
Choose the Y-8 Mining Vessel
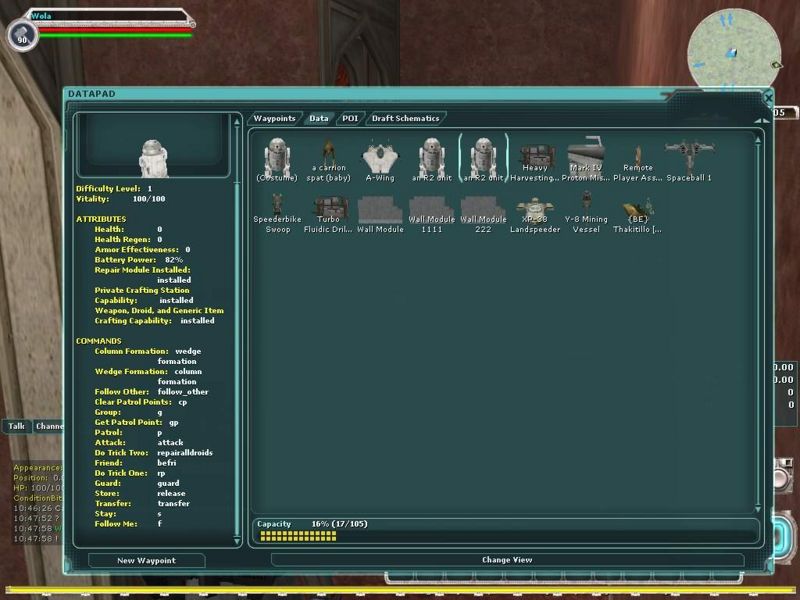(x=585, y=213)
